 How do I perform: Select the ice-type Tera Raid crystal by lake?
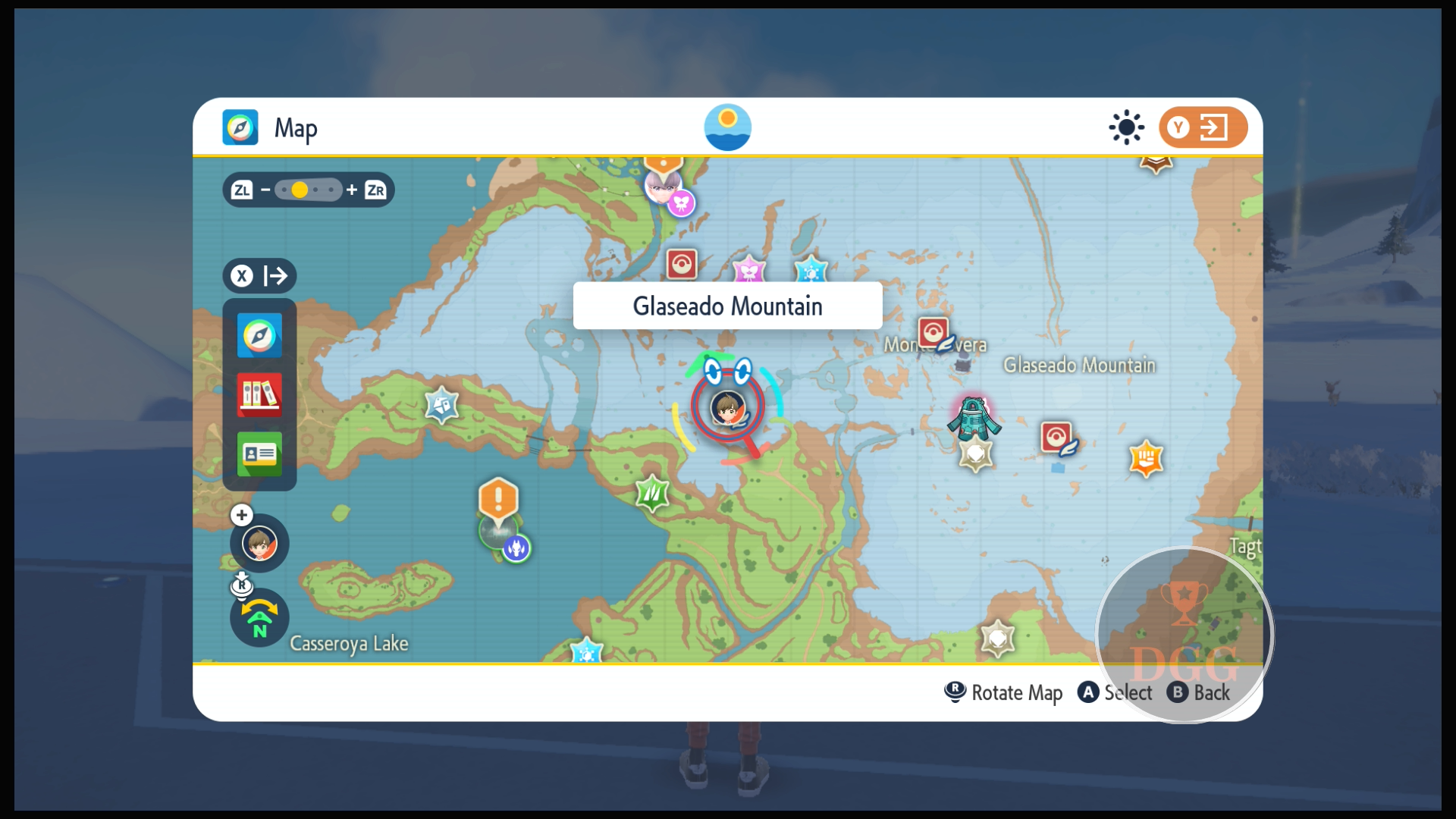coord(442,404)
